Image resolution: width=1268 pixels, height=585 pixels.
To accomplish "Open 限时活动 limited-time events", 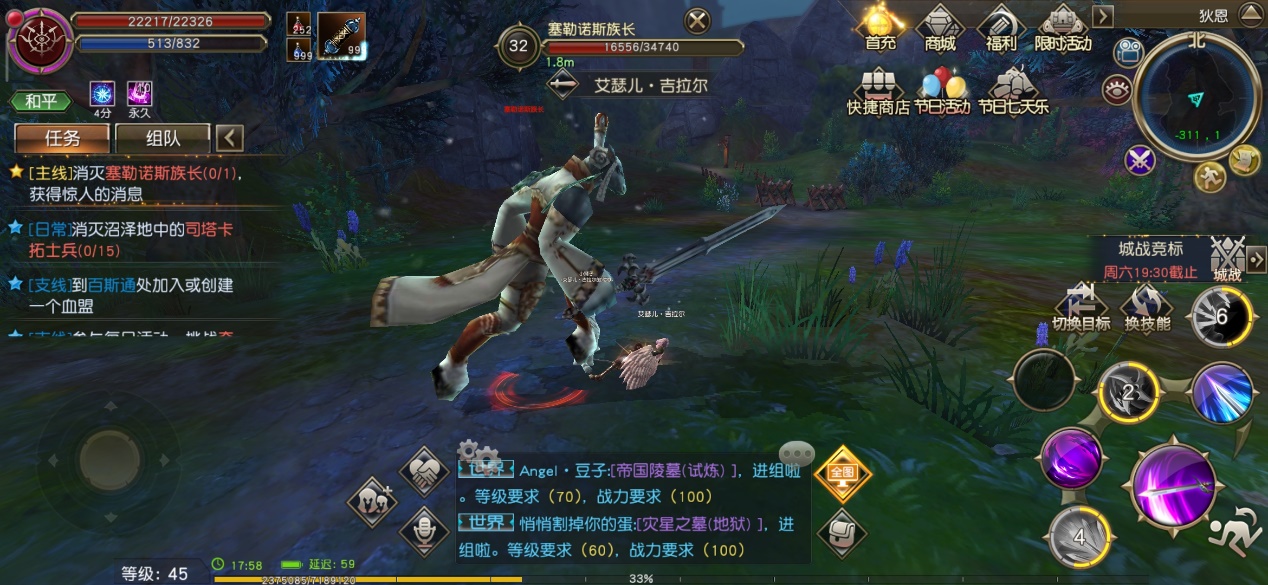I will [1064, 27].
